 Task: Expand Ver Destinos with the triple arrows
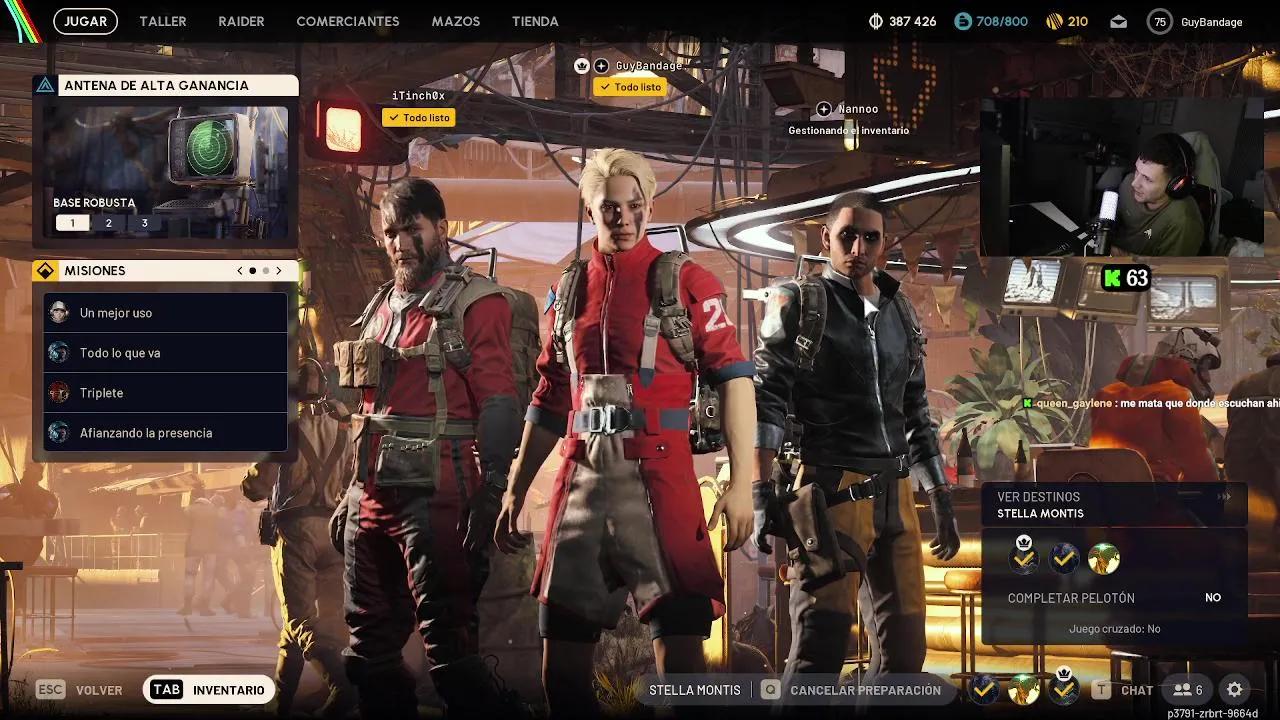(1224, 496)
